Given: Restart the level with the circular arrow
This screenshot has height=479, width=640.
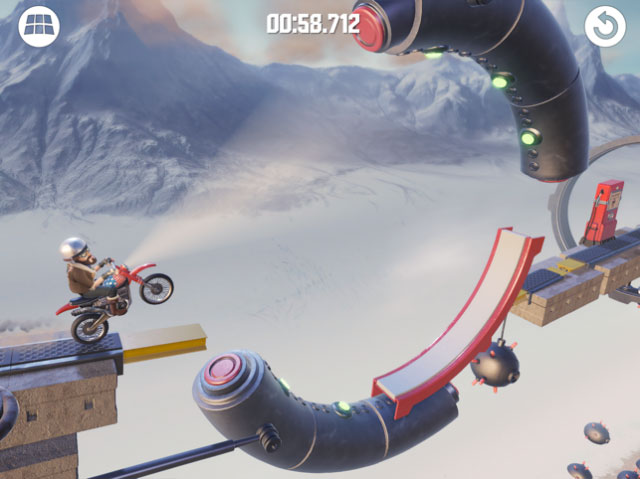Looking at the screenshot, I should coord(605,27).
